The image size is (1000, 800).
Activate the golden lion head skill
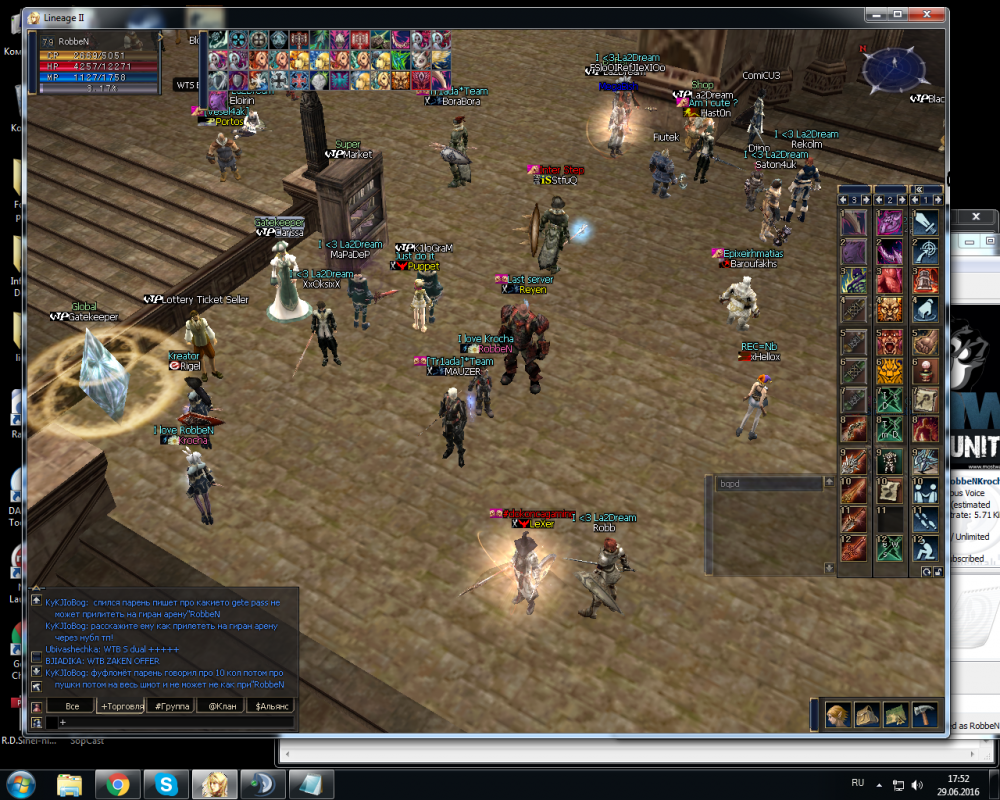[889, 370]
